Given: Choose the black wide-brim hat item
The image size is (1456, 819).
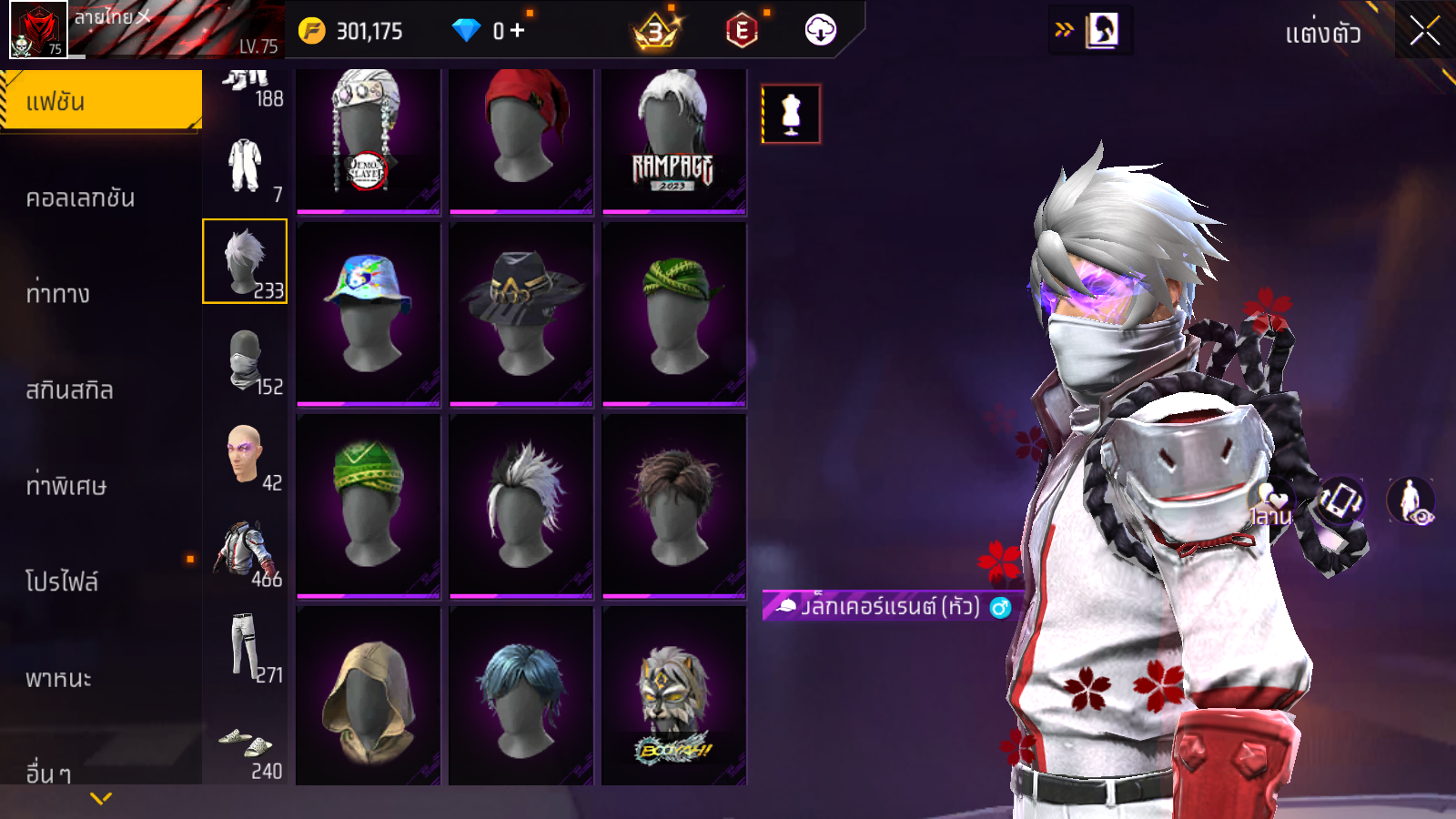Looking at the screenshot, I should pos(521,314).
